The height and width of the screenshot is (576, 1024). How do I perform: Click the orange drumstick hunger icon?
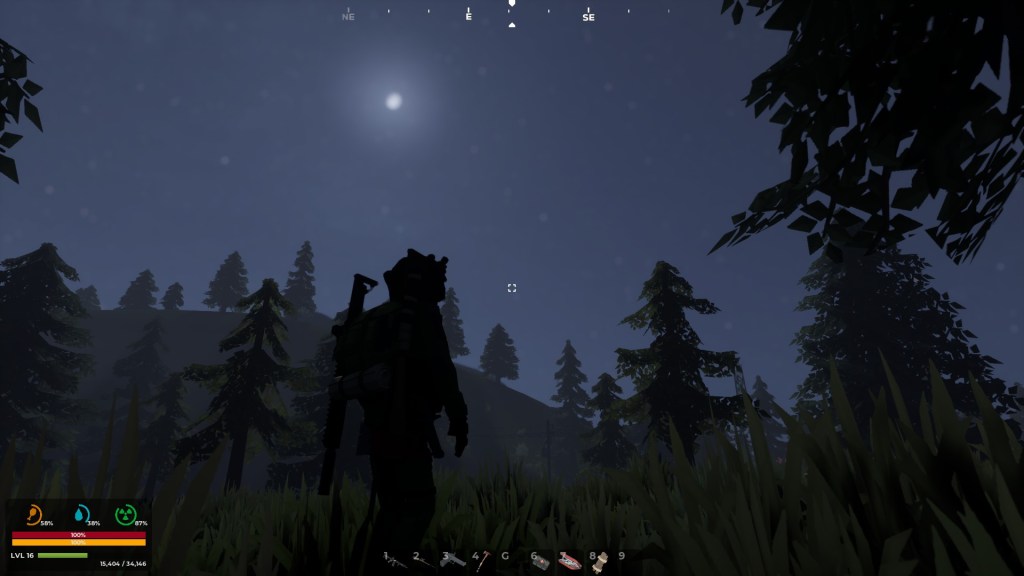34,515
